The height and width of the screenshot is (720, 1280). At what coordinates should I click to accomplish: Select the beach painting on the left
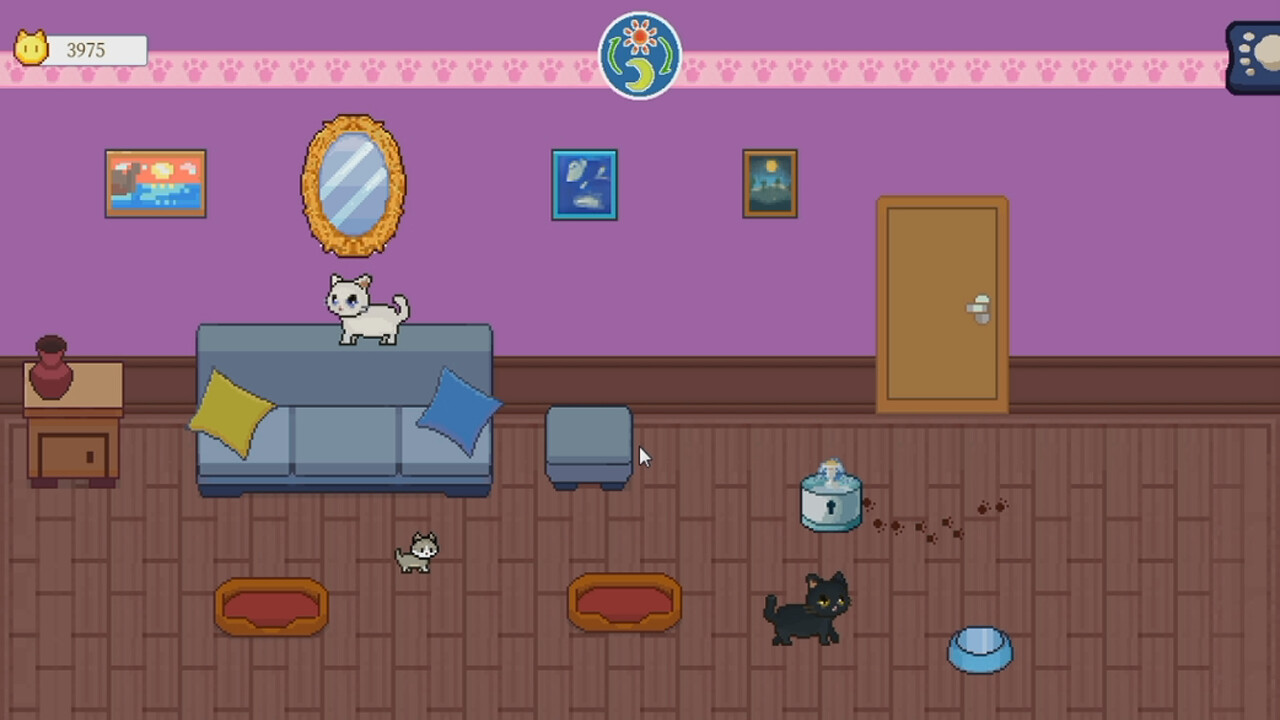[155, 183]
